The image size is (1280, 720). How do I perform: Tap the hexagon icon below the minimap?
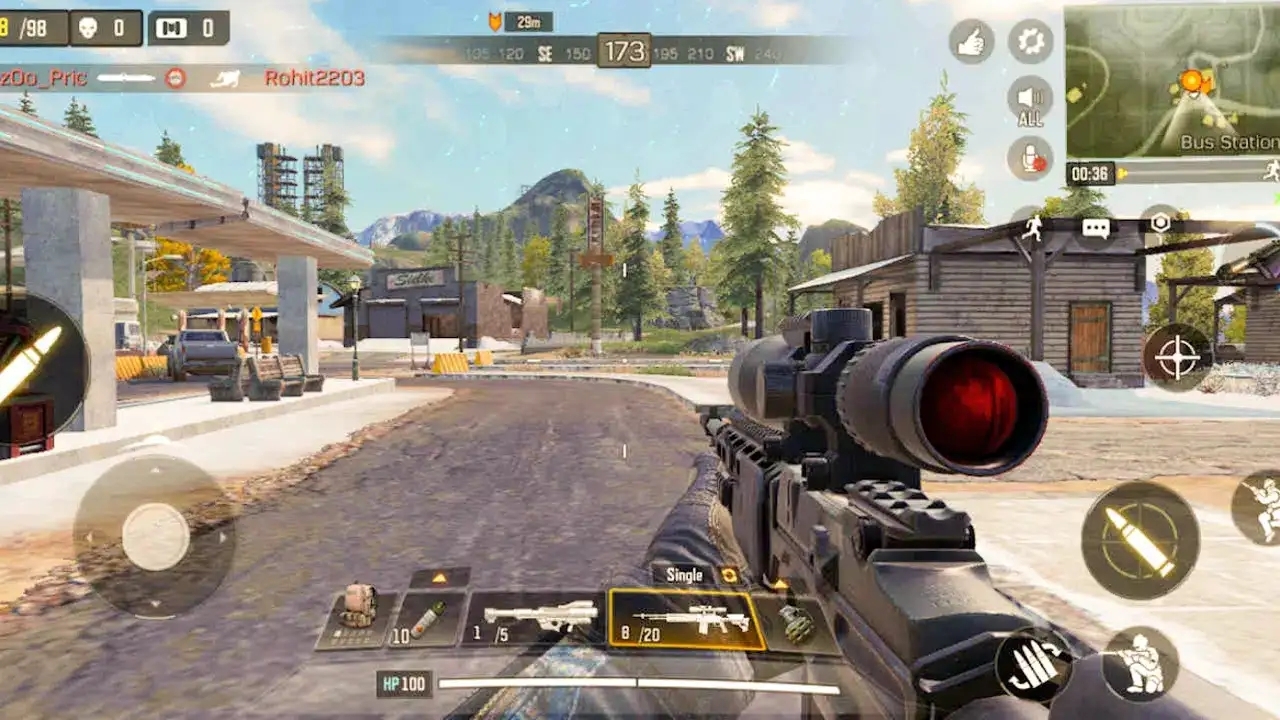[x=1160, y=223]
